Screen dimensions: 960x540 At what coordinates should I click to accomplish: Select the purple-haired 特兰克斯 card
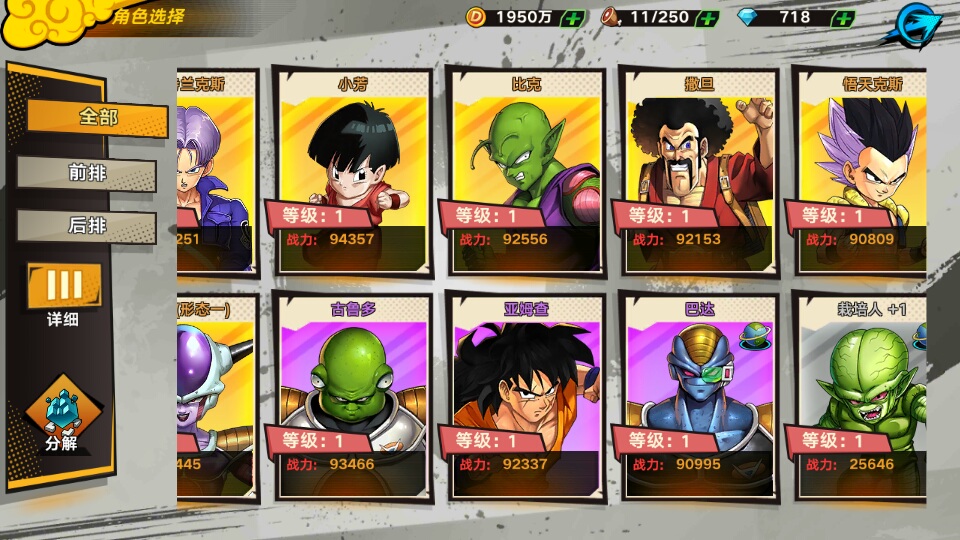tap(217, 172)
